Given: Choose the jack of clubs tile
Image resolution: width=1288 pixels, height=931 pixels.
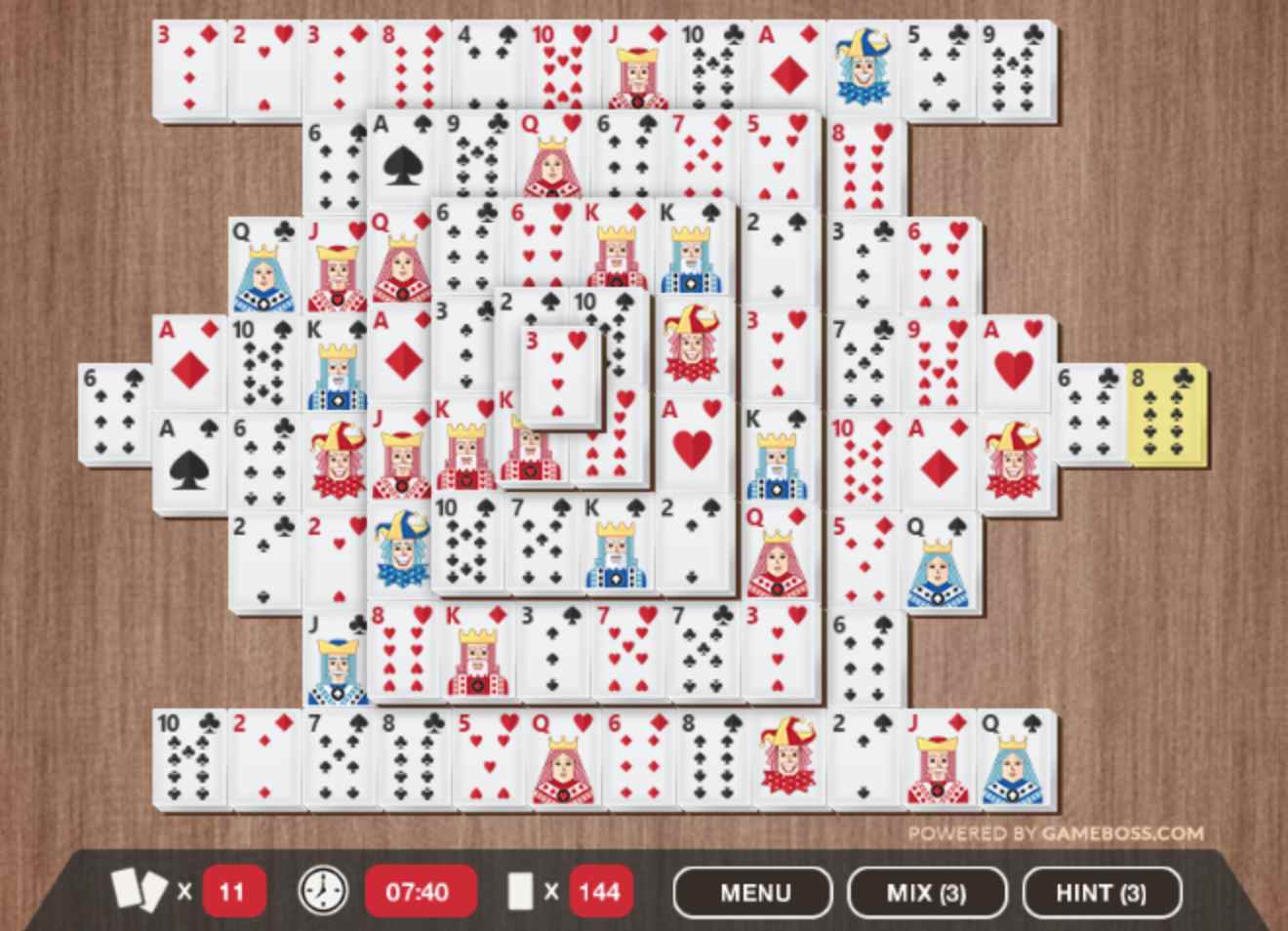Looking at the screenshot, I should pyautogui.click(x=336, y=656).
